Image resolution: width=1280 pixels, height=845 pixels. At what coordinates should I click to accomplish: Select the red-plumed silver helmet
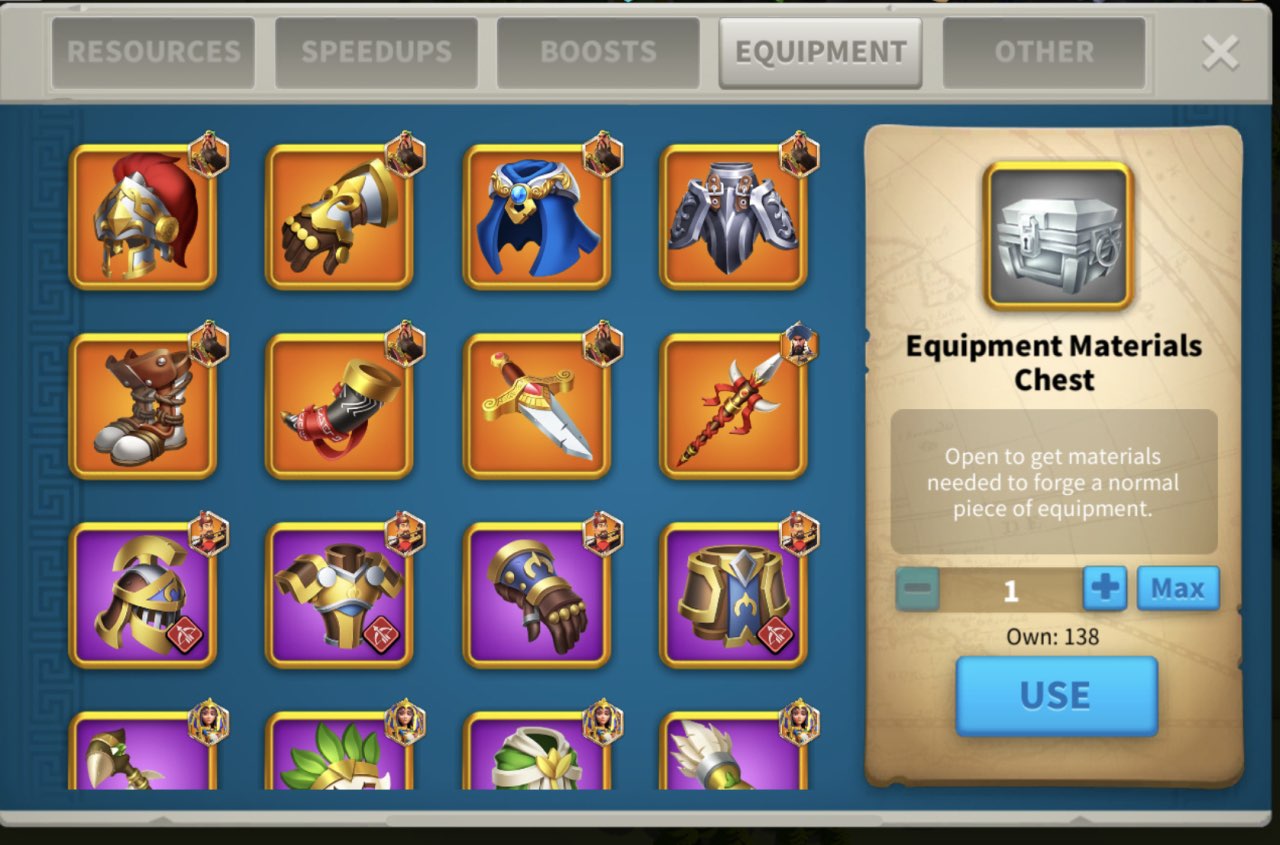click(x=143, y=217)
